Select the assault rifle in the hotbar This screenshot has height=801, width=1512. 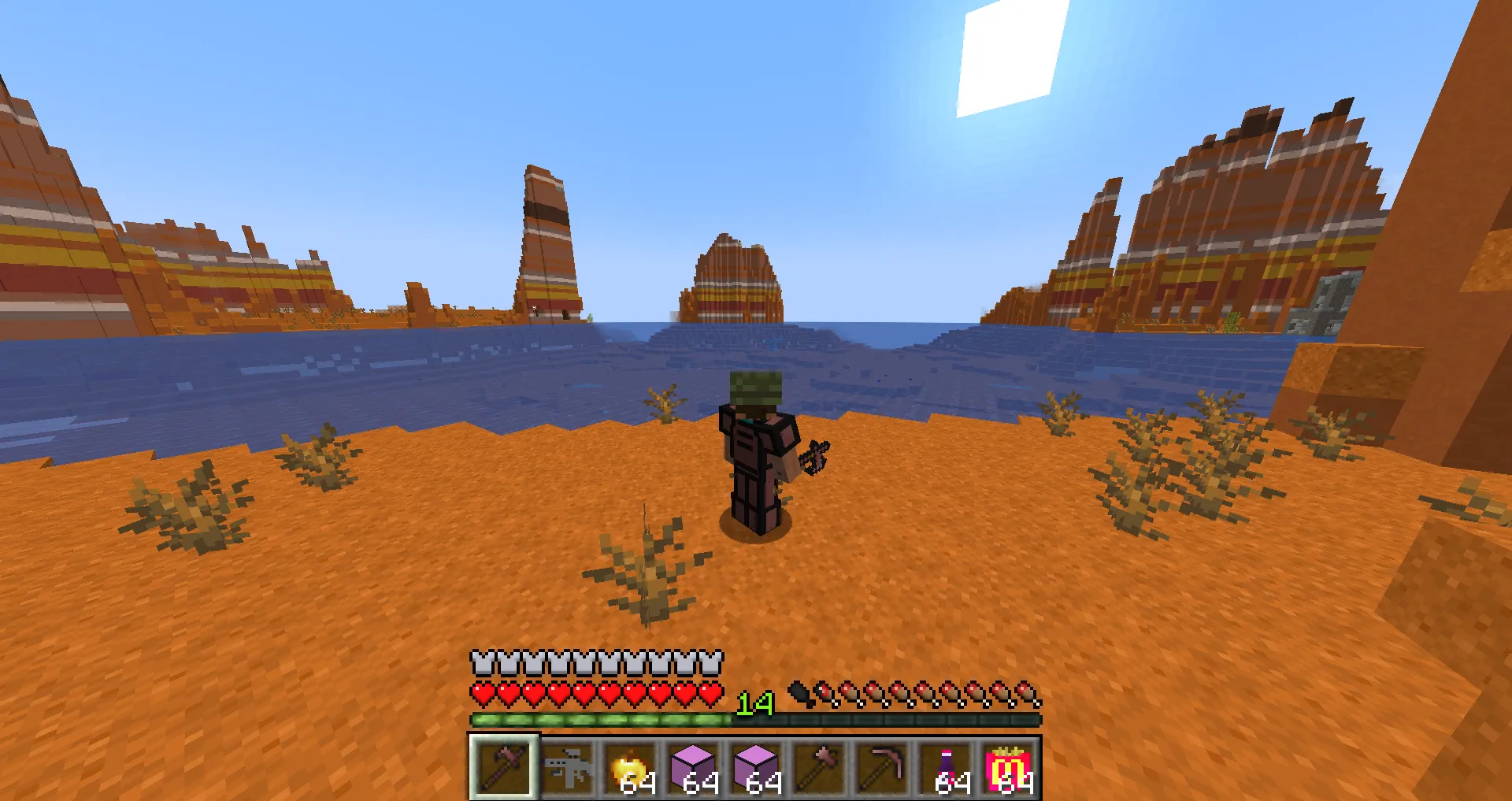[x=569, y=768]
